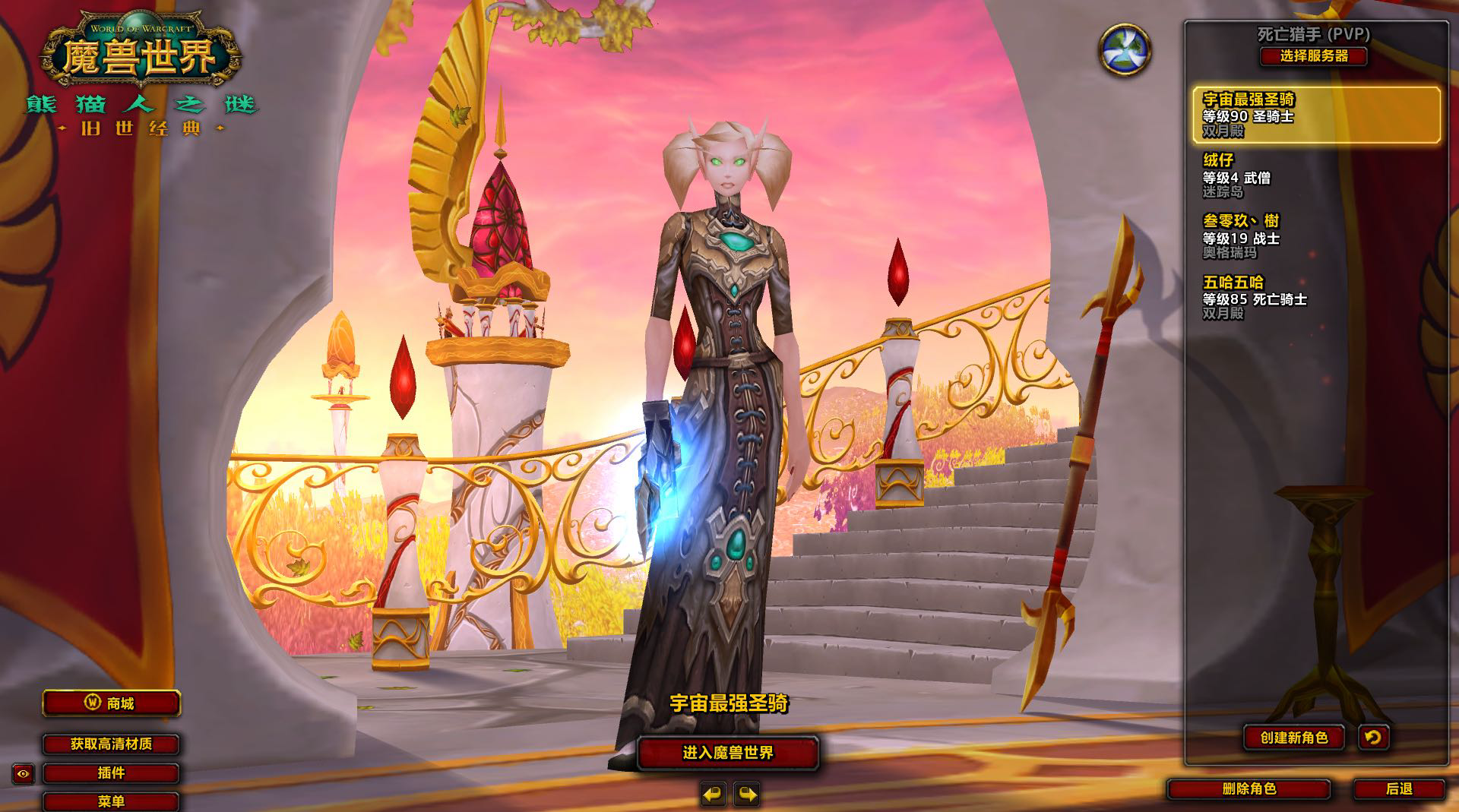Click the round blue swirl icon
1459x812 pixels.
click(1125, 49)
